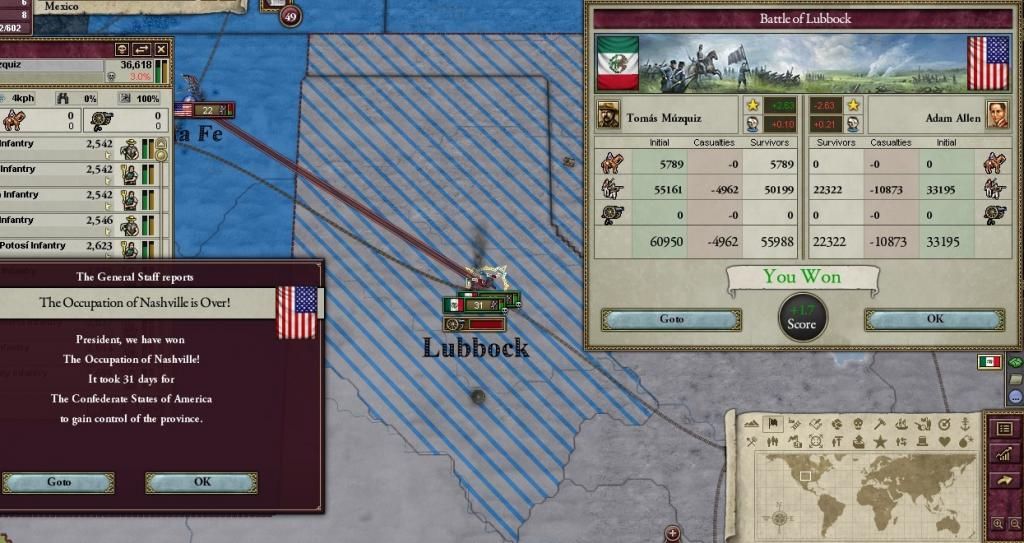Switch to the heart map mode
The height and width of the screenshot is (543, 1024).
(945, 442)
